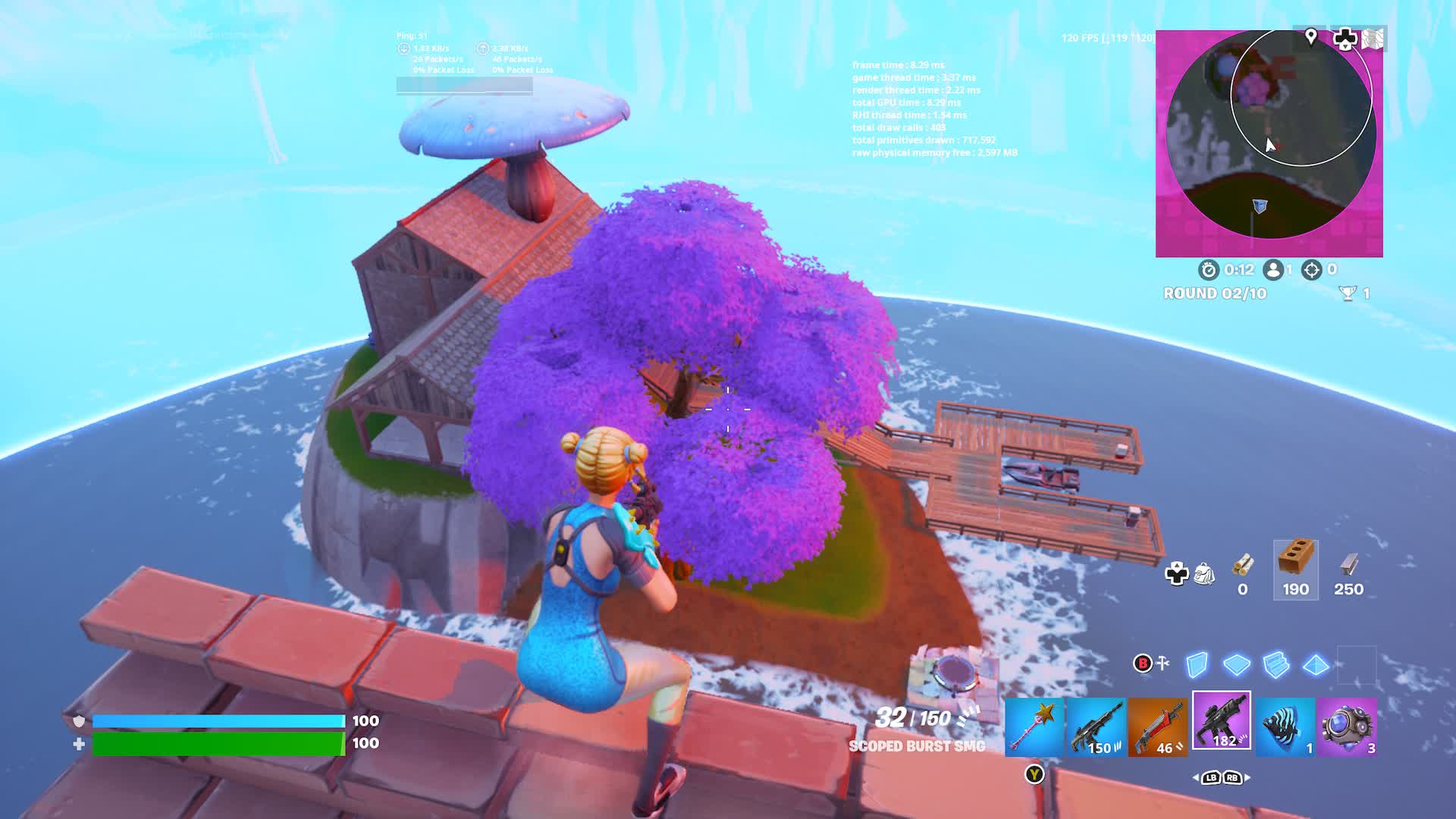
Task: Click the eliminations crosshair icon
Action: [x=1310, y=269]
